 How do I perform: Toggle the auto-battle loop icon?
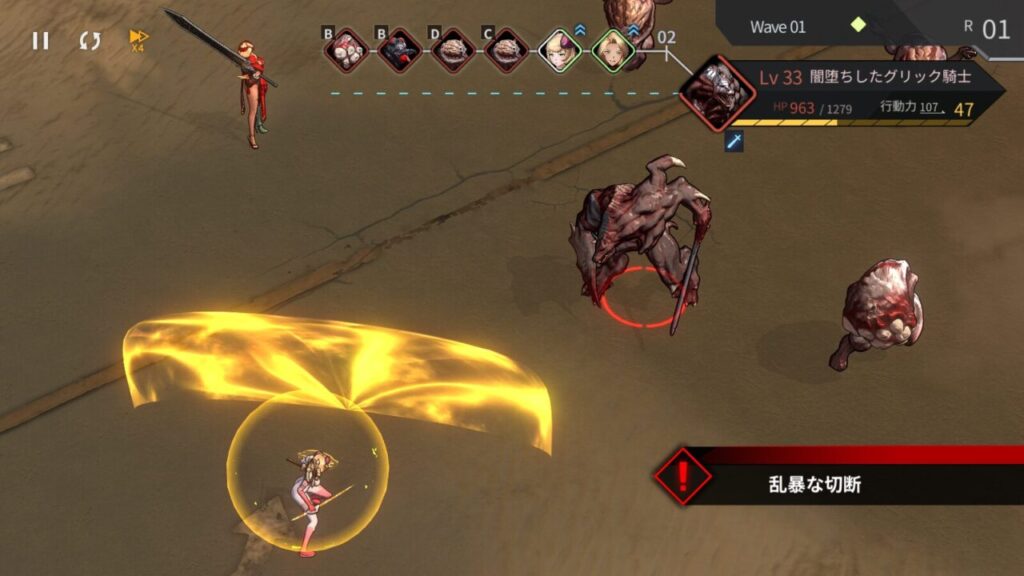[90, 40]
